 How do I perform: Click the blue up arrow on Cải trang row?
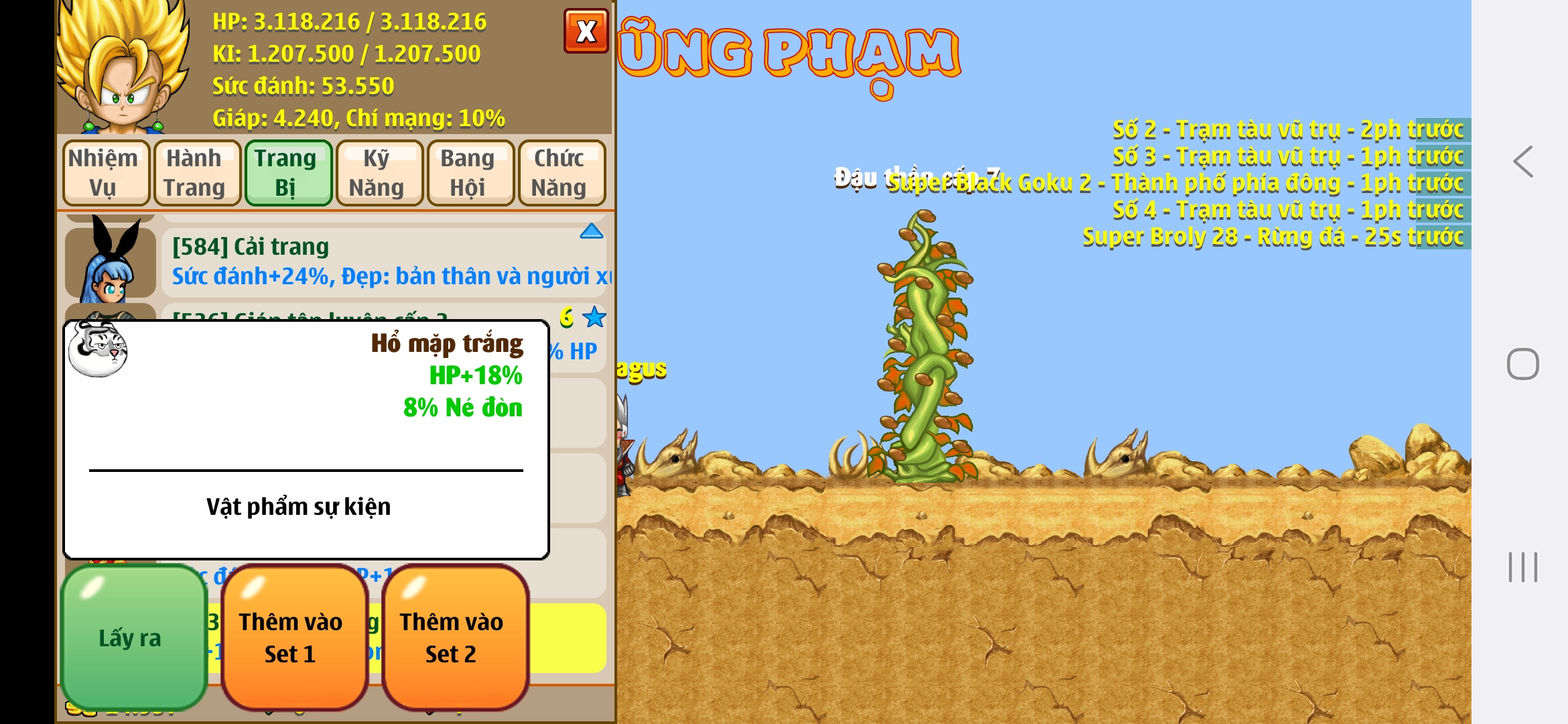pos(591,232)
